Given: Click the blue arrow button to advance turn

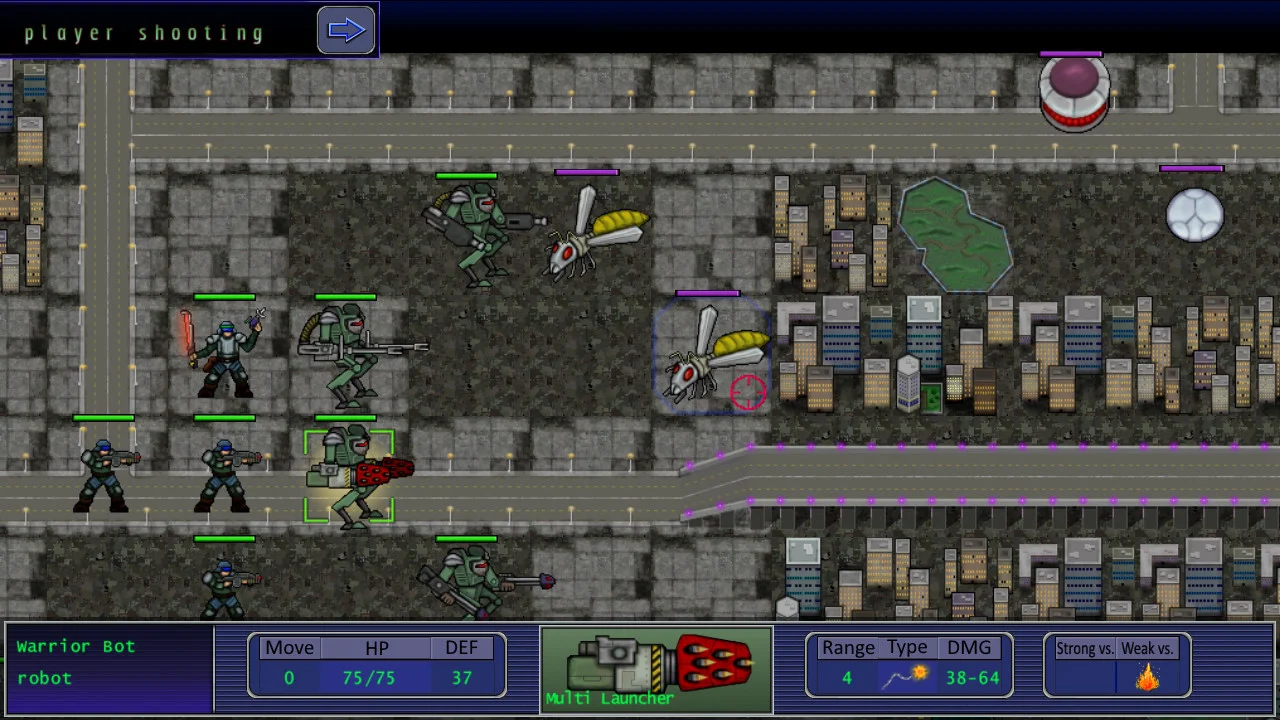Looking at the screenshot, I should coord(345,29).
